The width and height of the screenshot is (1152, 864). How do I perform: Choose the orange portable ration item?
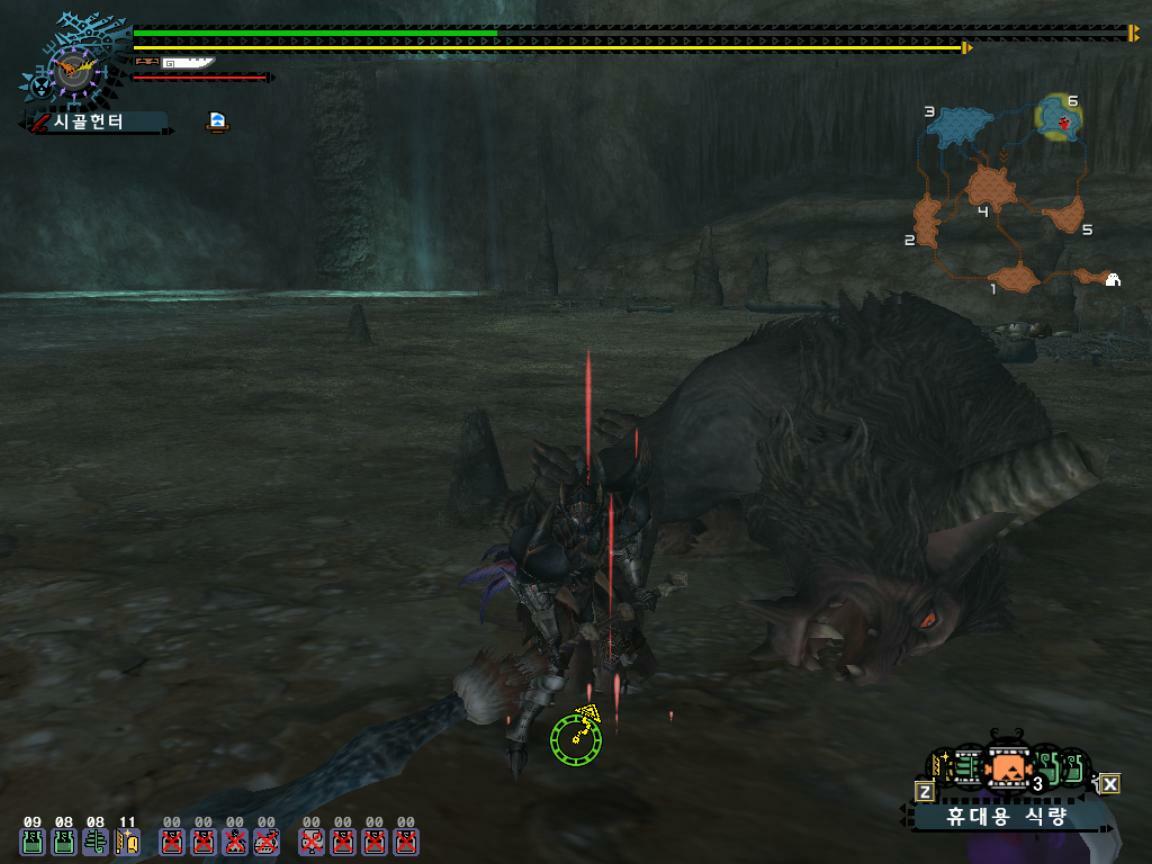tap(1007, 769)
